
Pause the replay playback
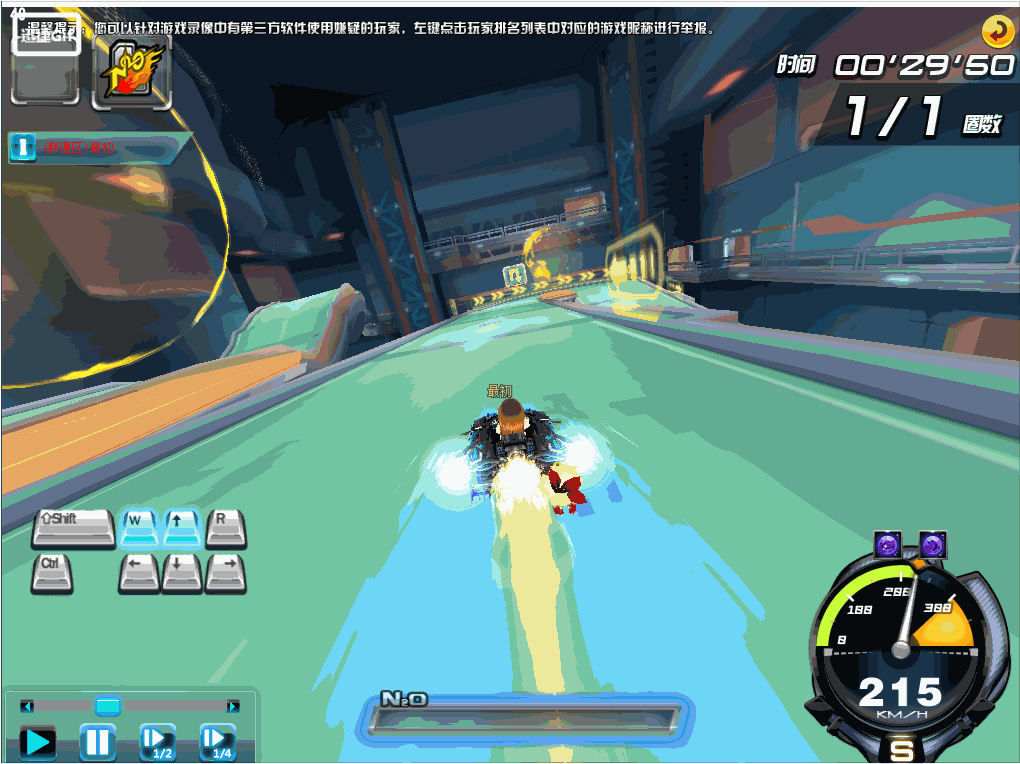click(97, 742)
